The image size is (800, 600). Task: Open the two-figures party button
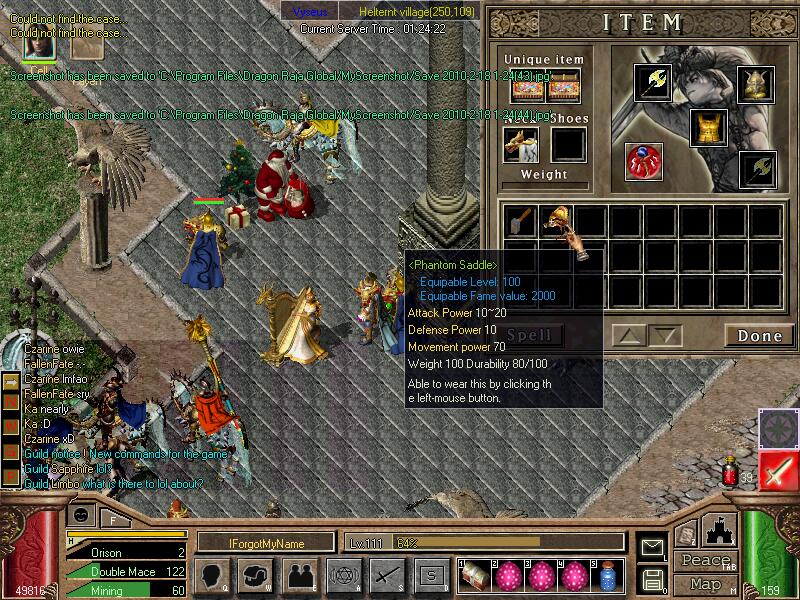[299, 574]
